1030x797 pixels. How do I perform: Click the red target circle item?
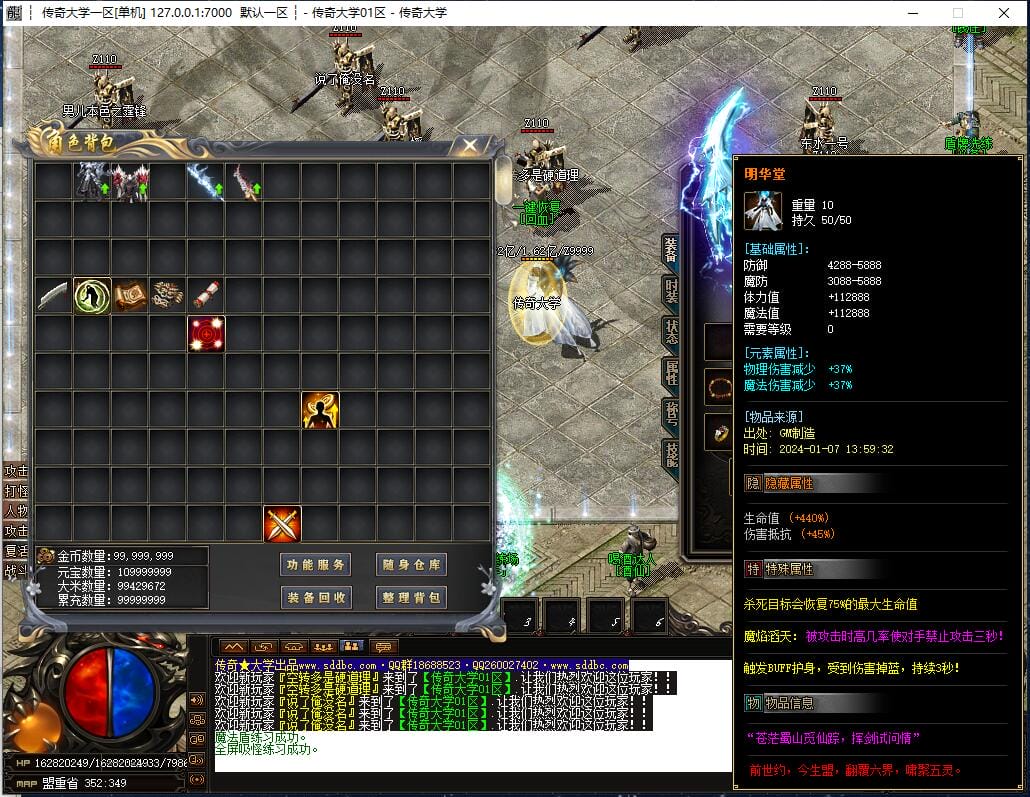[206, 334]
